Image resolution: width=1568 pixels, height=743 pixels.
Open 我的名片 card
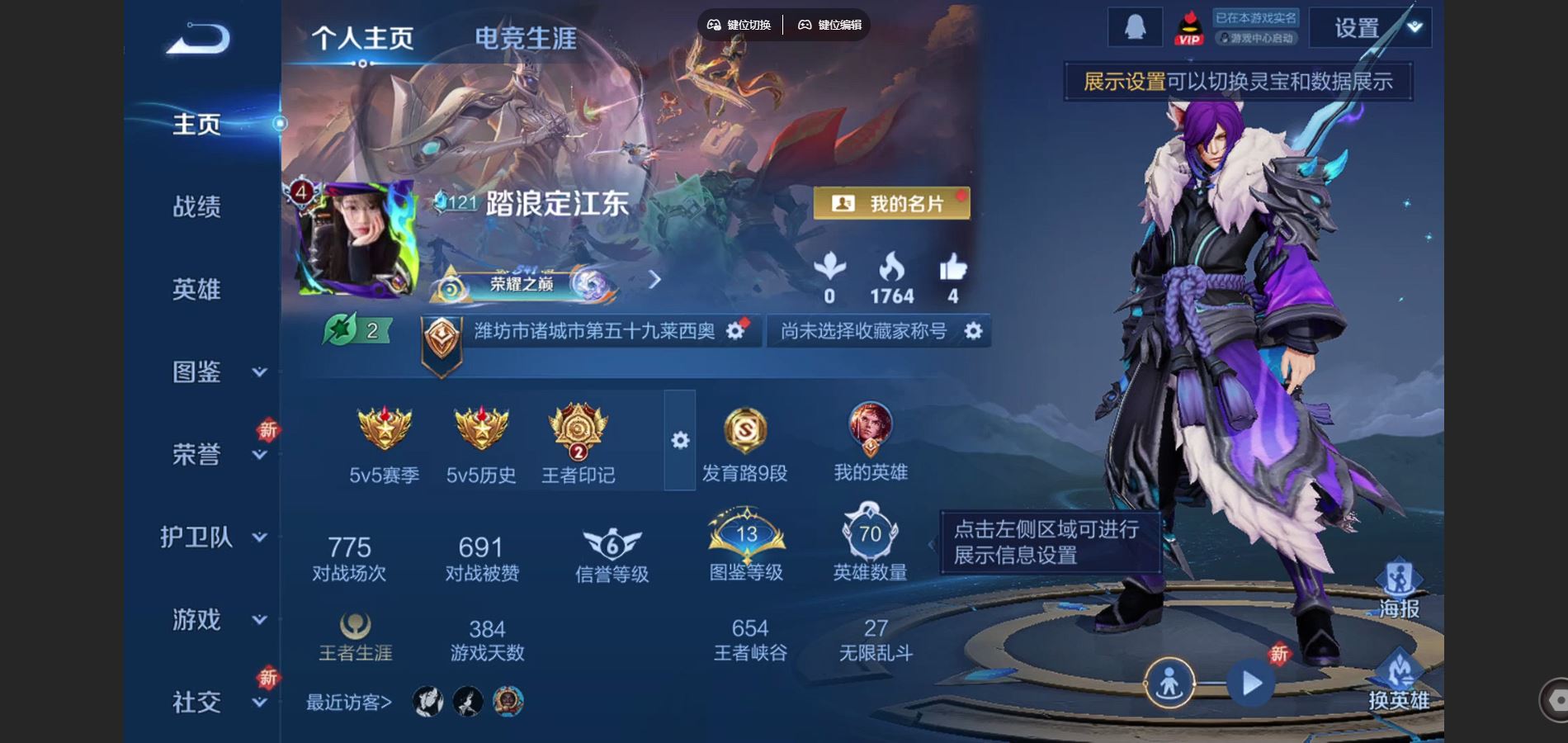[x=891, y=203]
